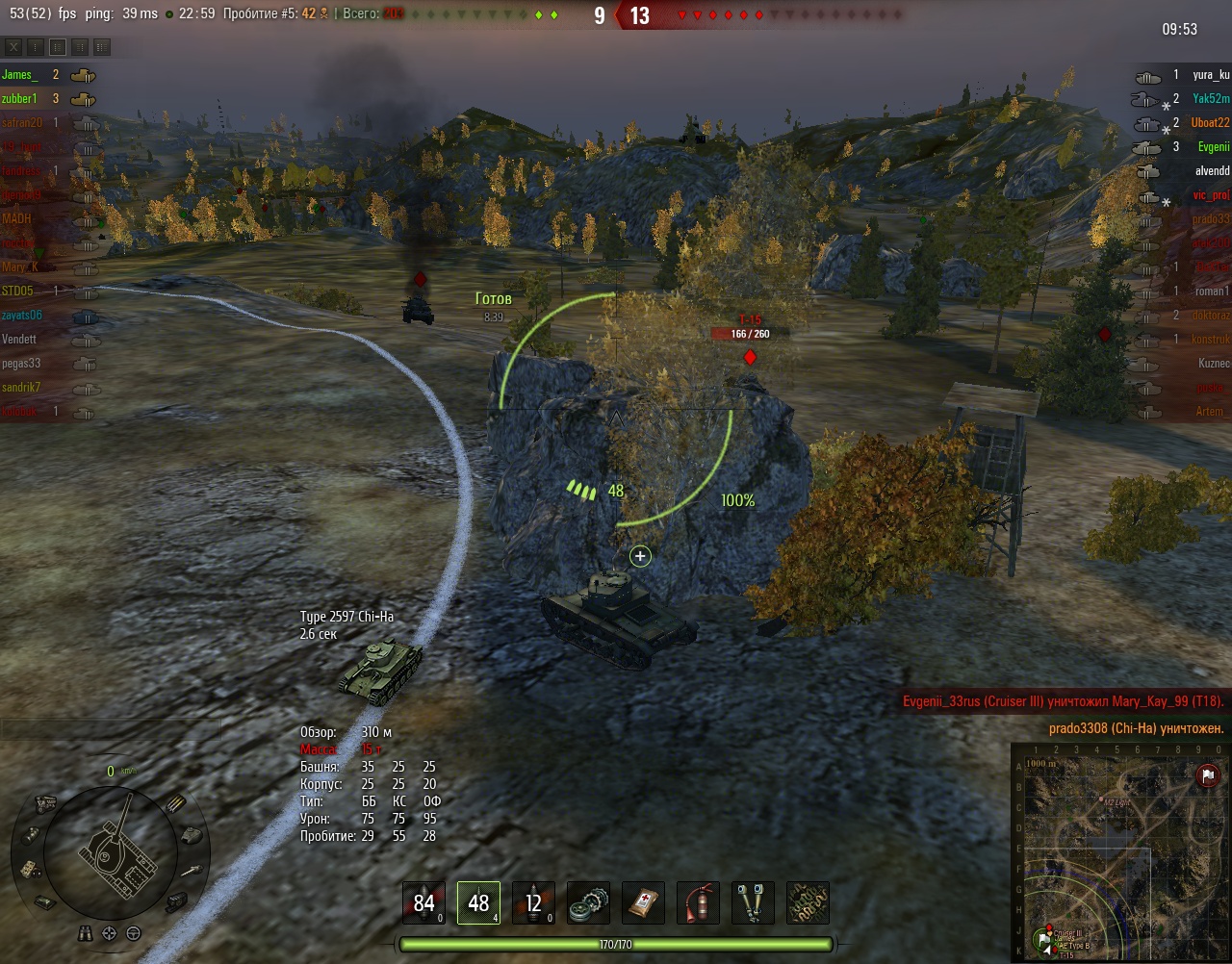Click the camouflage net equipment slot
1232x964 pixels.
coord(808,902)
